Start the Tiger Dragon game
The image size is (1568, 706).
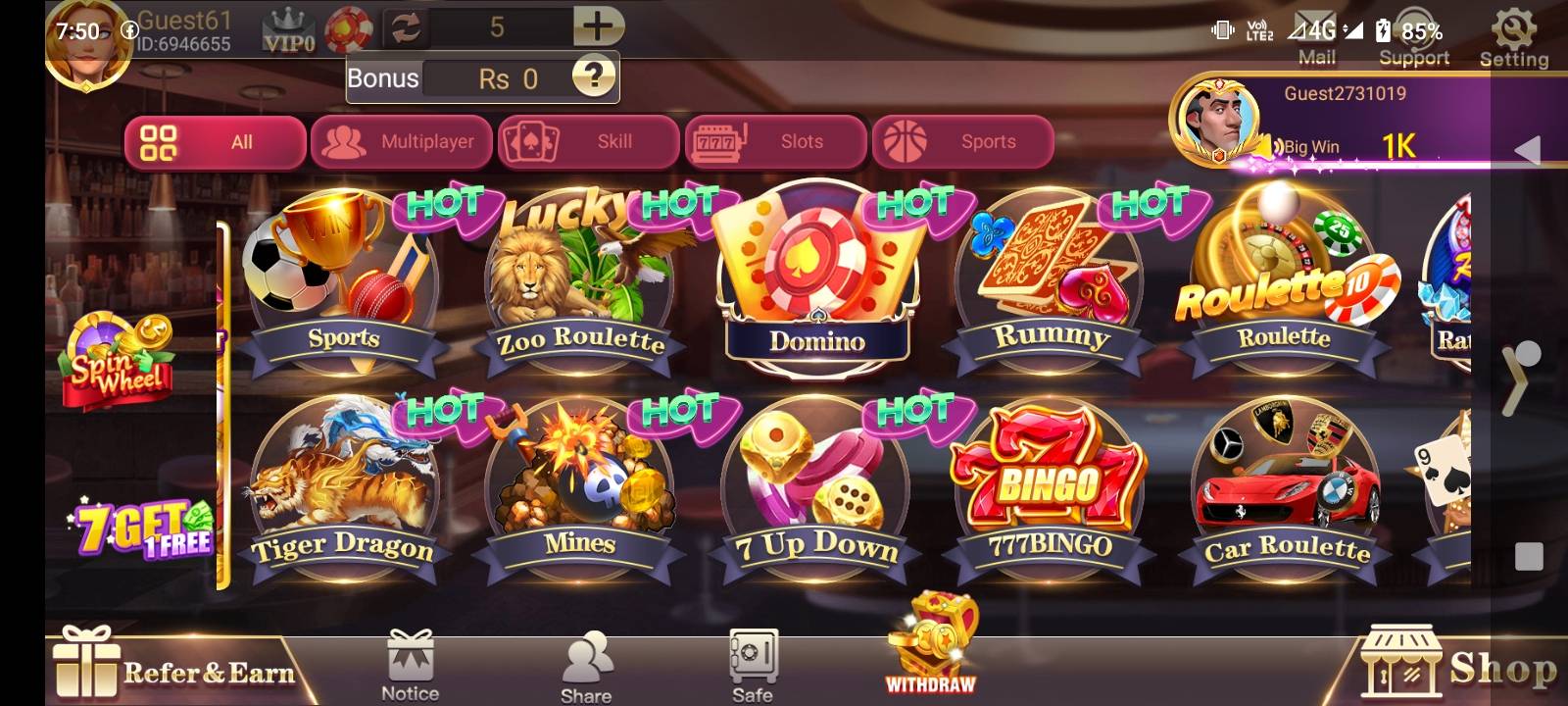[x=343, y=480]
